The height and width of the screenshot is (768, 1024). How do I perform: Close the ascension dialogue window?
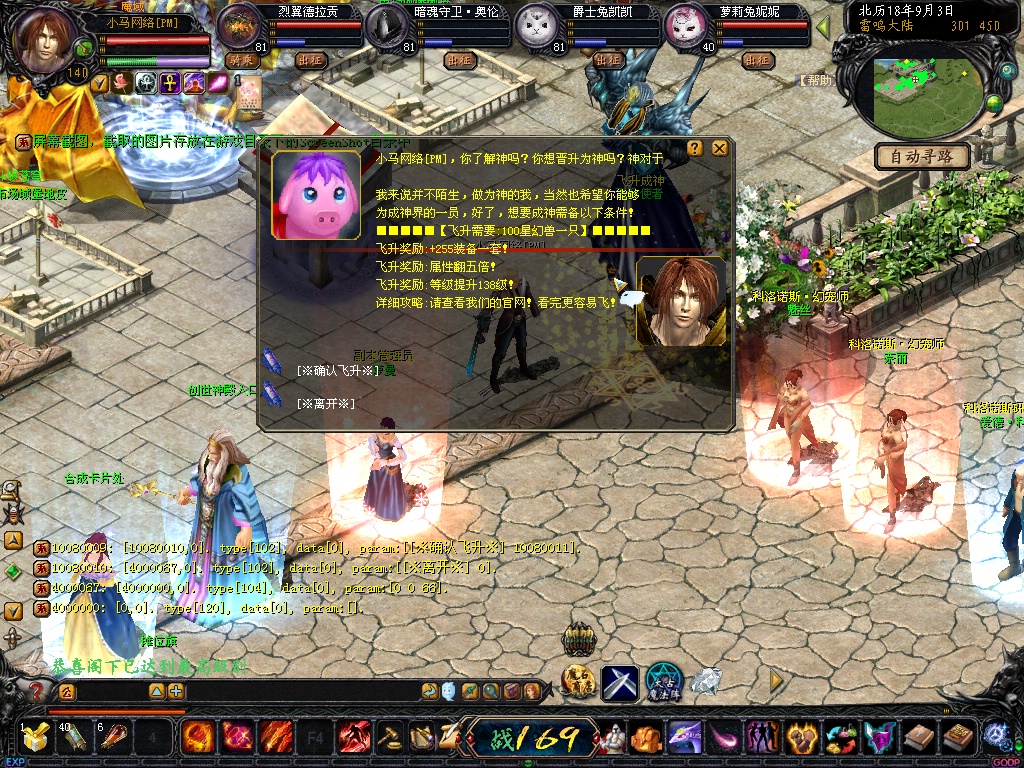(719, 148)
